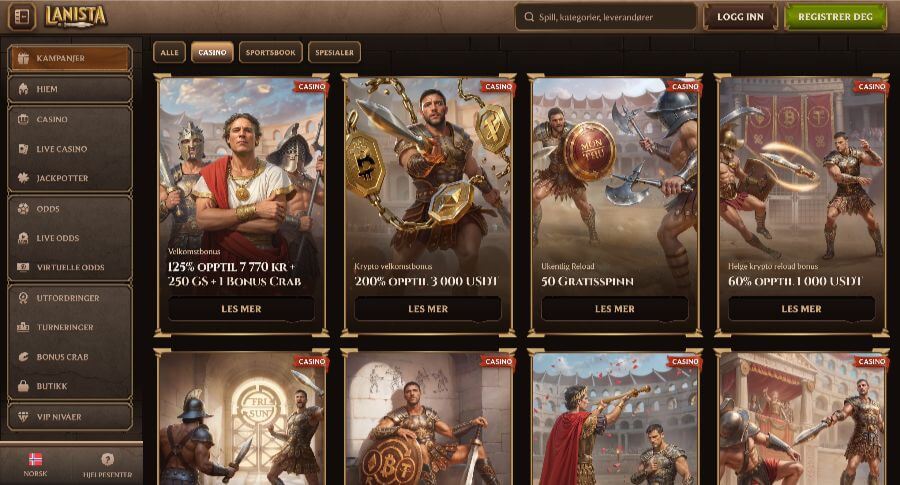Change the Norsk language selector
The image size is (900, 485).
(35, 465)
